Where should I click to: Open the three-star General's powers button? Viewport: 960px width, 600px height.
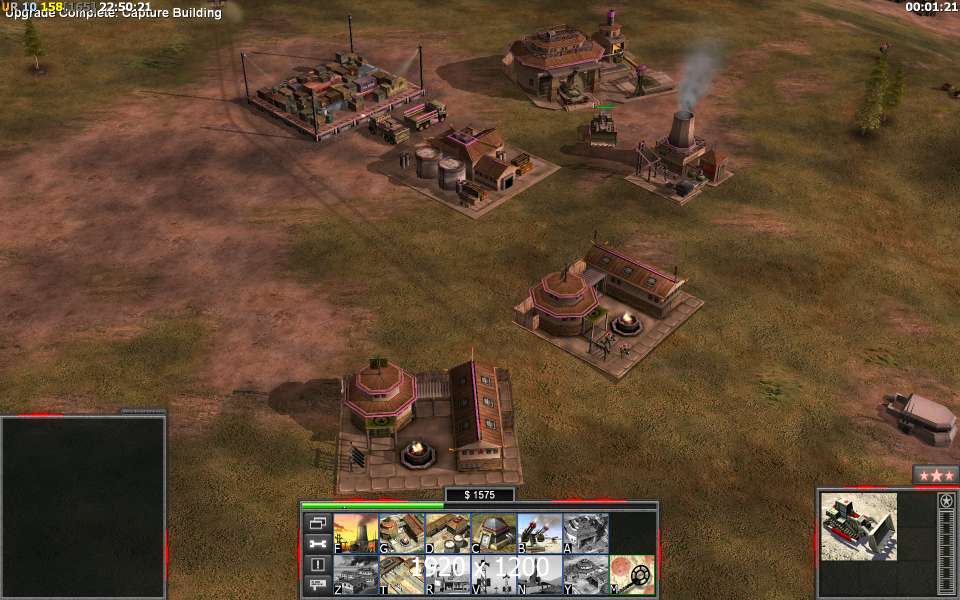coord(936,474)
